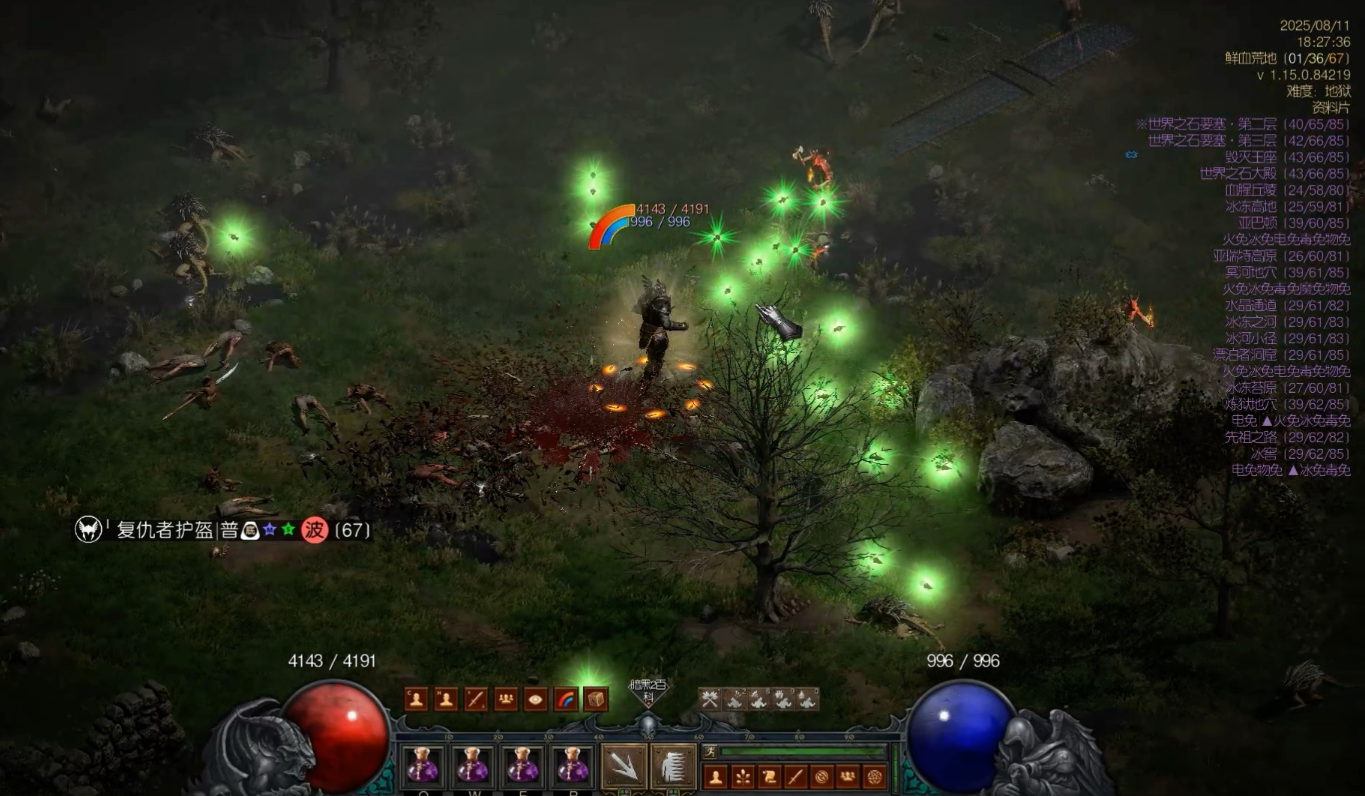Click the 暗黑2百科 emblem above the bar
Screen dimensions: 1365x796
pyautogui.click(x=648, y=691)
